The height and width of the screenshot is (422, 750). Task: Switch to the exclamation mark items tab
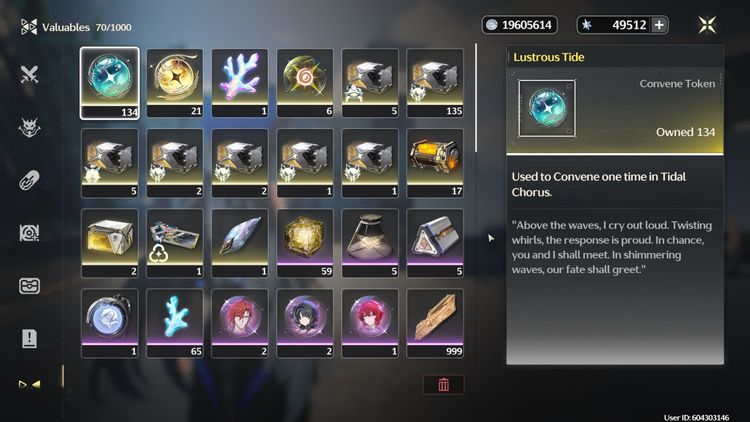[x=29, y=339]
